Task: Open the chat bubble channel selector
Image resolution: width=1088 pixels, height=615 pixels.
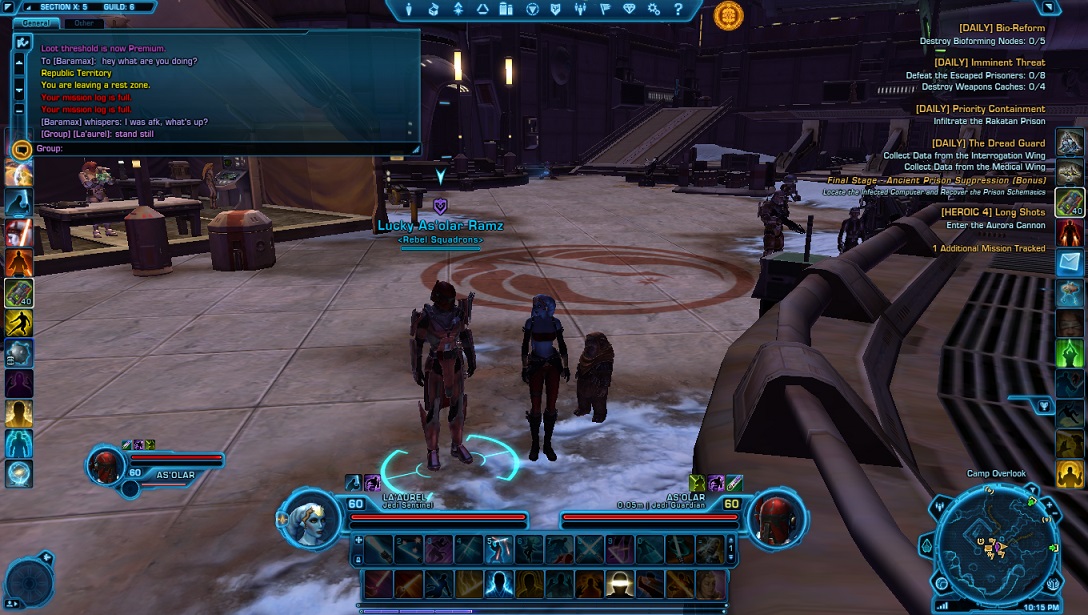Action: pyautogui.click(x=21, y=149)
